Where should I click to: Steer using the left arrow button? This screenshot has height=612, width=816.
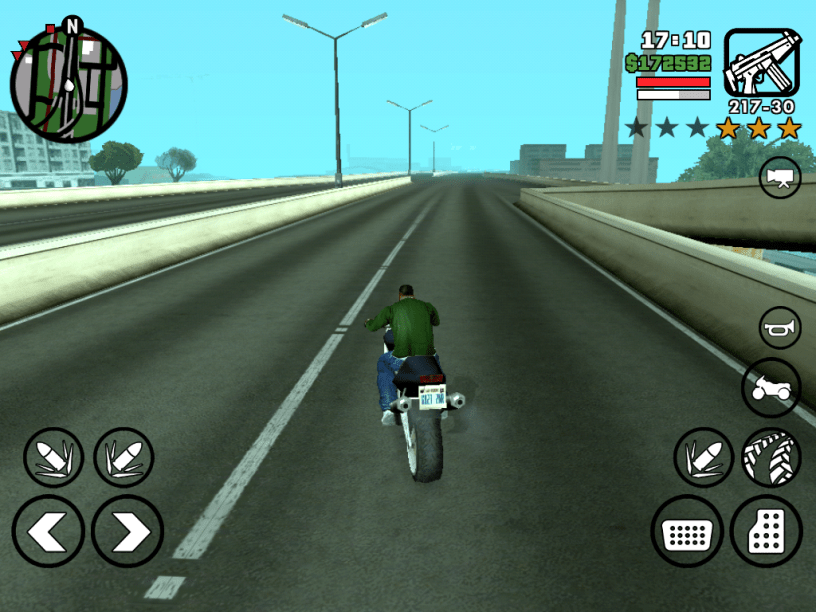pos(48,530)
